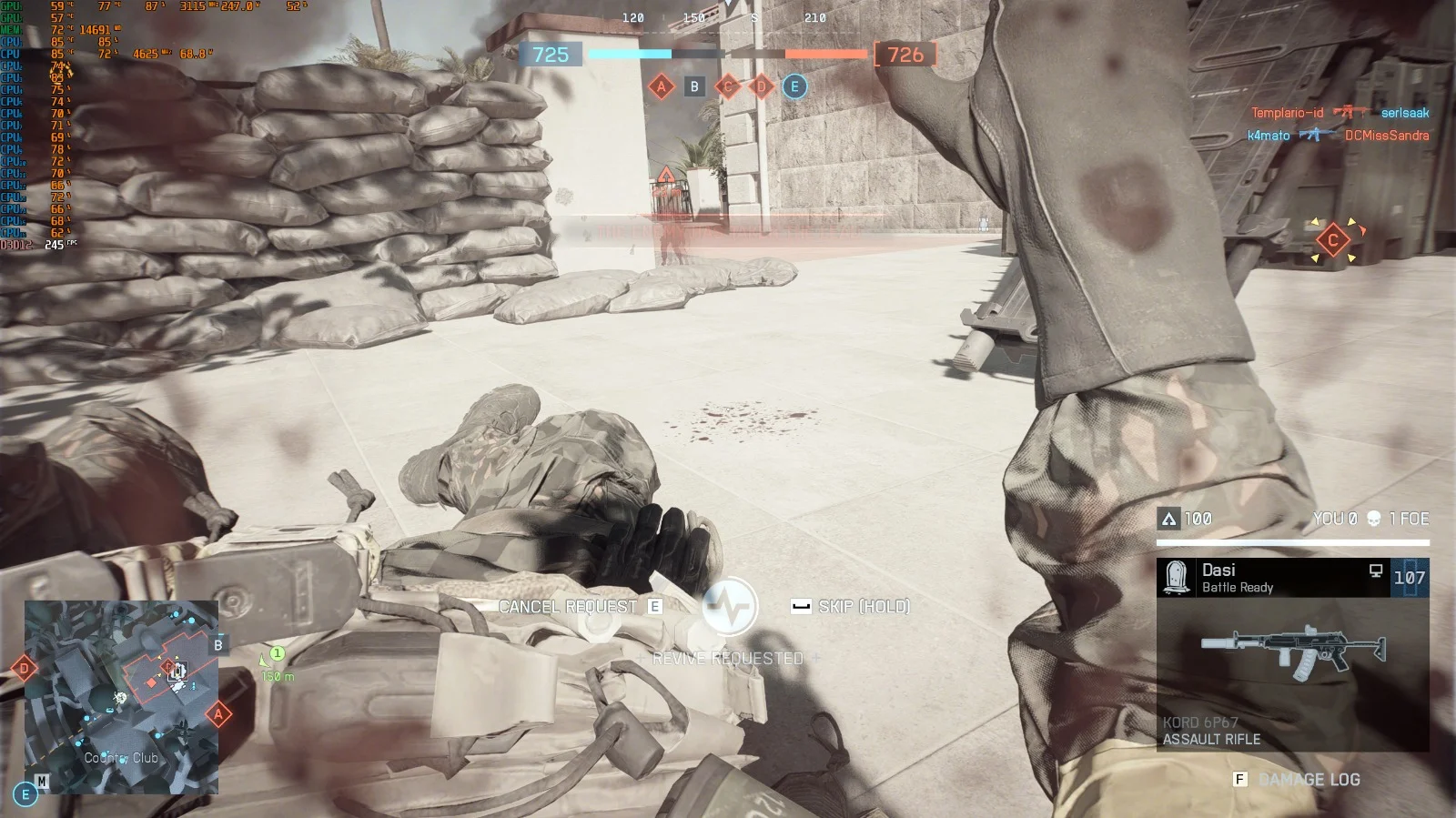1456x818 pixels.
Task: Click the skull icon next to 1 FOE
Action: click(x=1373, y=519)
